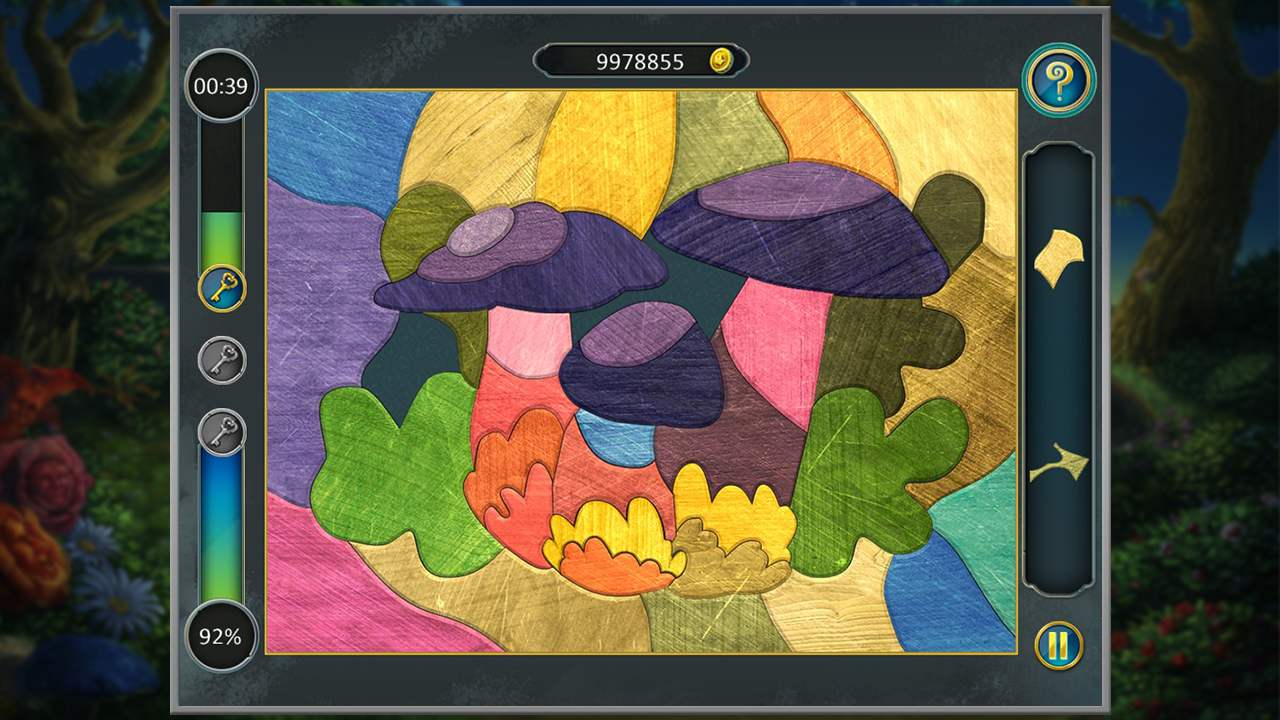The width and height of the screenshot is (1280, 720).
Task: Select the upper silver key icon
Action: (222, 362)
